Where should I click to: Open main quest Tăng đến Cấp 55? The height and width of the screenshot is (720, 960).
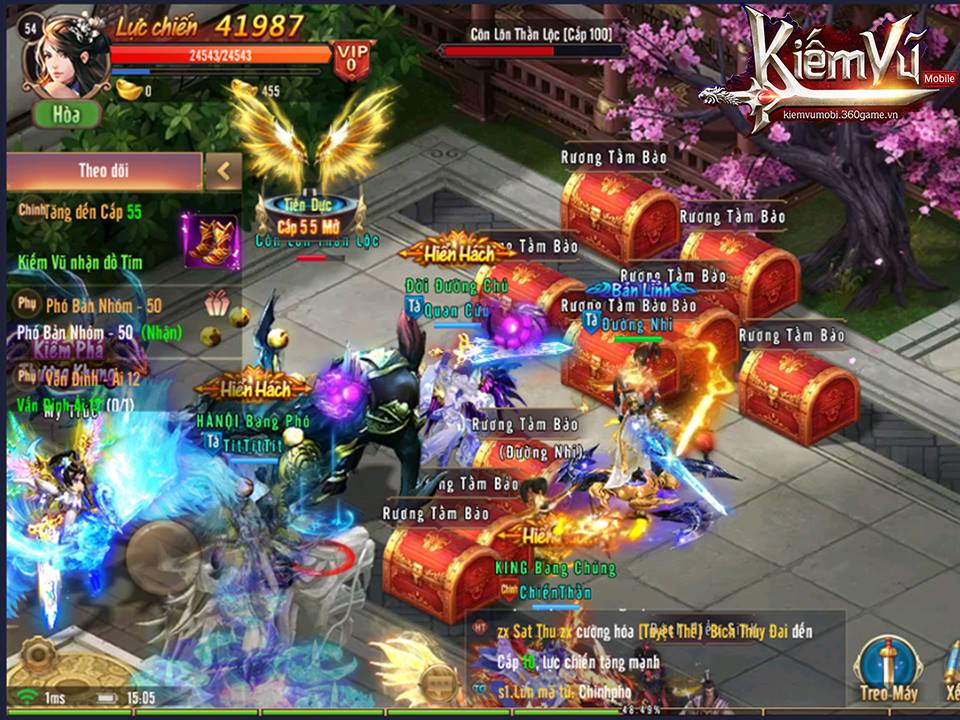click(x=90, y=212)
